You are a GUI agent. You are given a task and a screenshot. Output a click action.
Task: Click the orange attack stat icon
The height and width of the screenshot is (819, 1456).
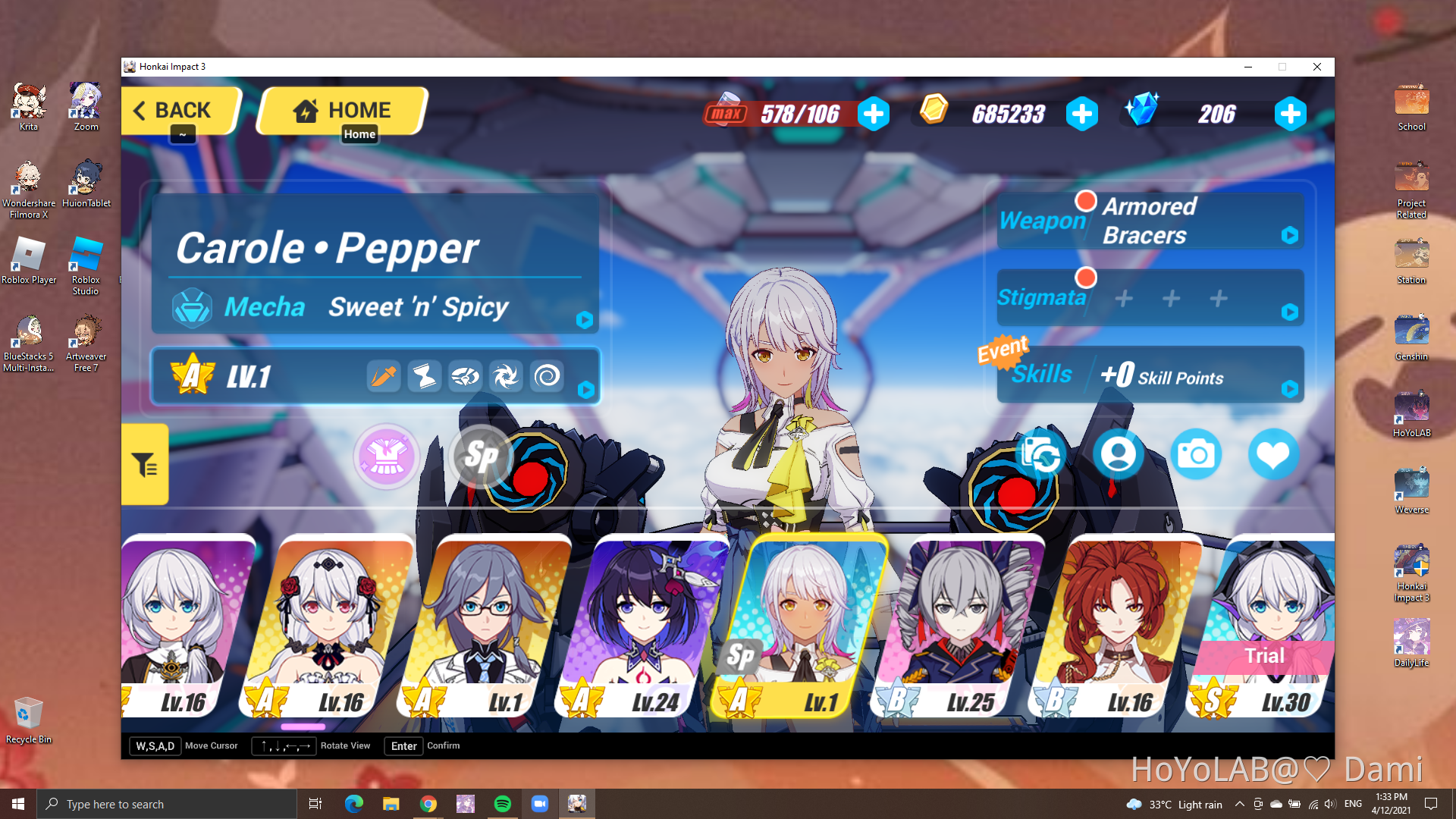[x=384, y=375]
